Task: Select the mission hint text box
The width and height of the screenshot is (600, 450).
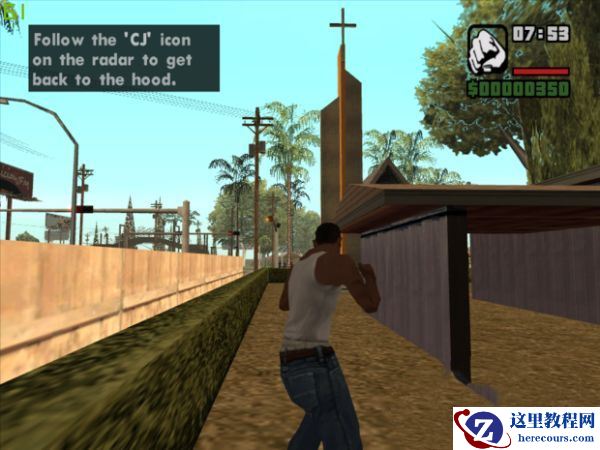Action: coord(124,58)
